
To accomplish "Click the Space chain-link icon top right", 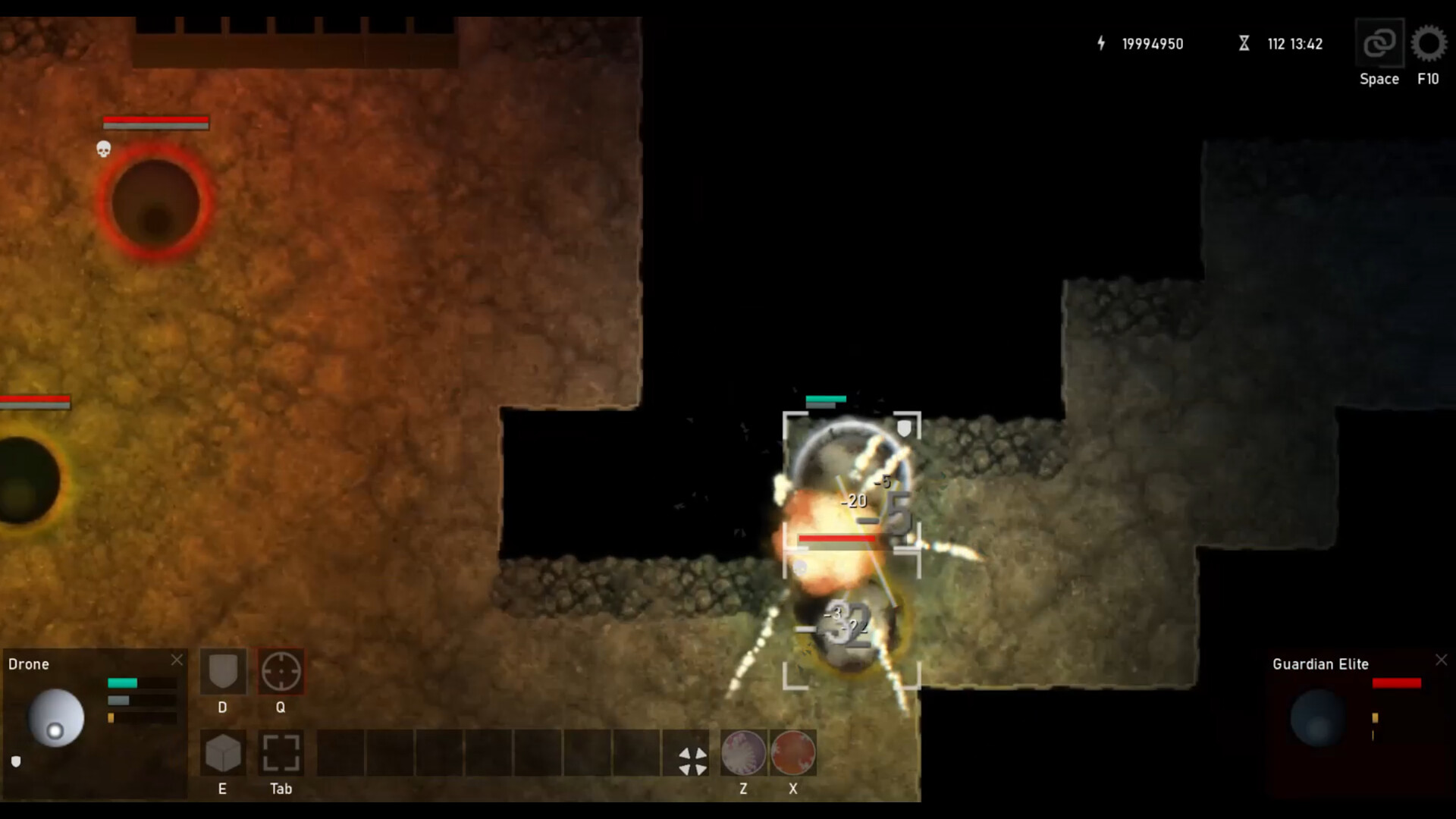I will point(1379,42).
